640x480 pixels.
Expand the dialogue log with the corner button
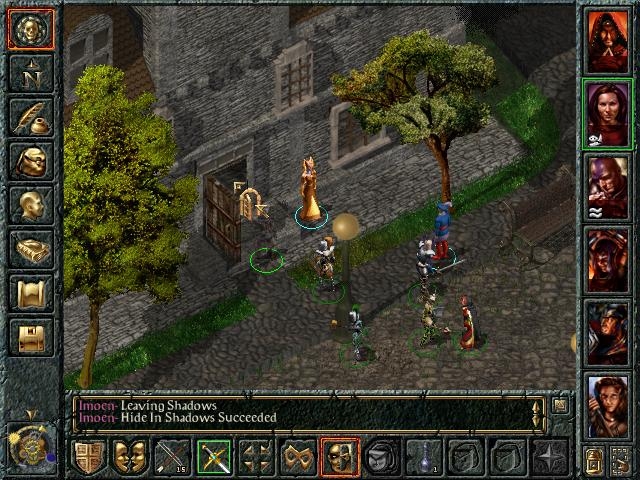point(561,405)
